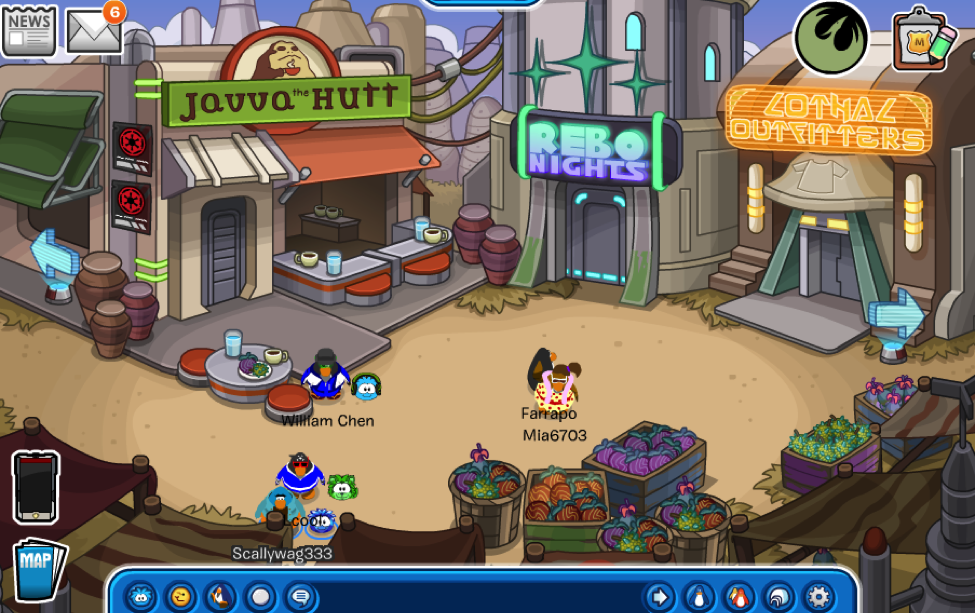Send chat message with the arrow button

(x=658, y=597)
